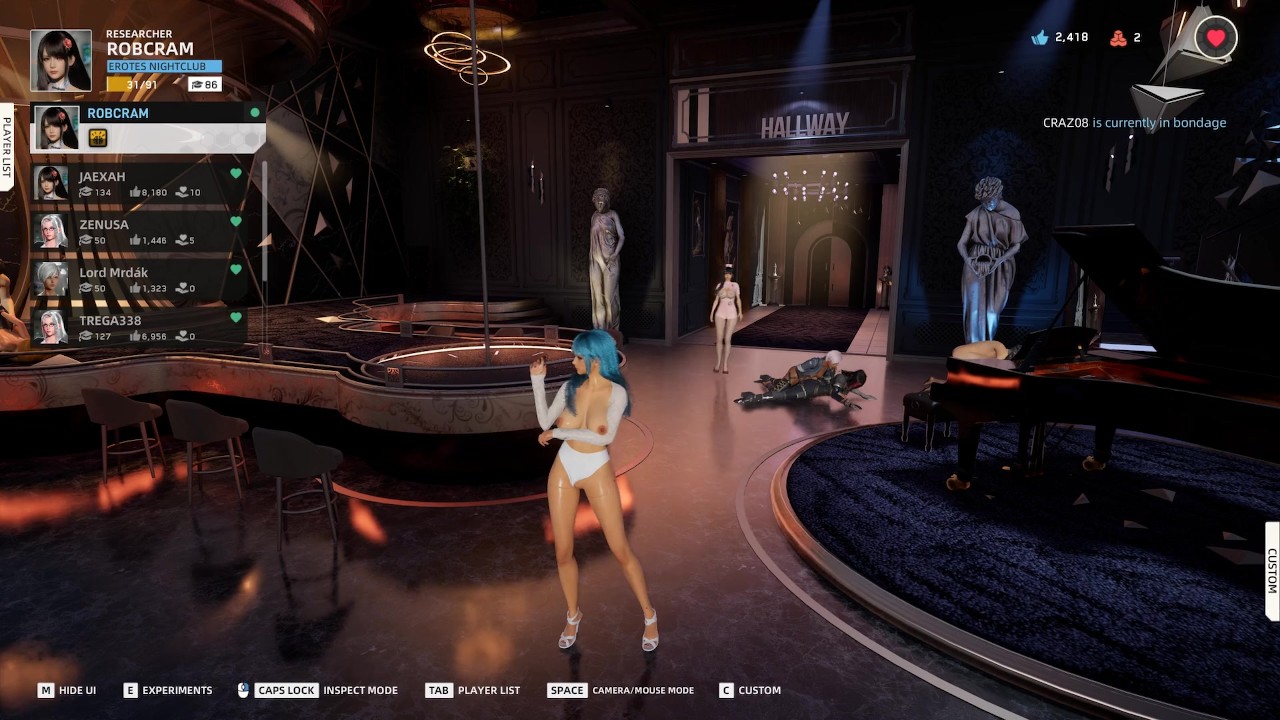Collapse the Player List side tab
This screenshot has height=720, width=1280.
pos(7,146)
